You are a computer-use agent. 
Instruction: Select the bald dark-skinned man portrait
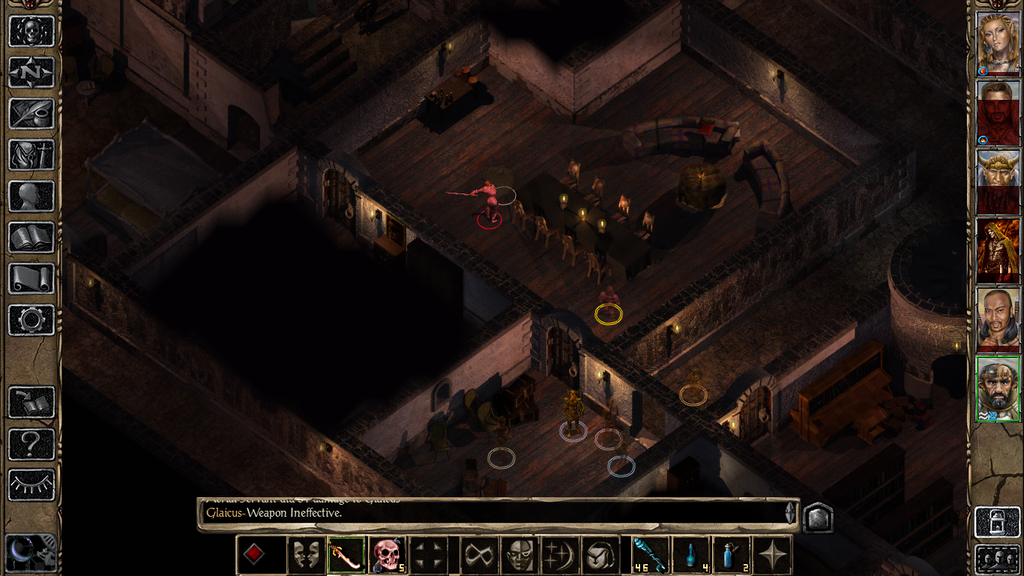[997, 319]
